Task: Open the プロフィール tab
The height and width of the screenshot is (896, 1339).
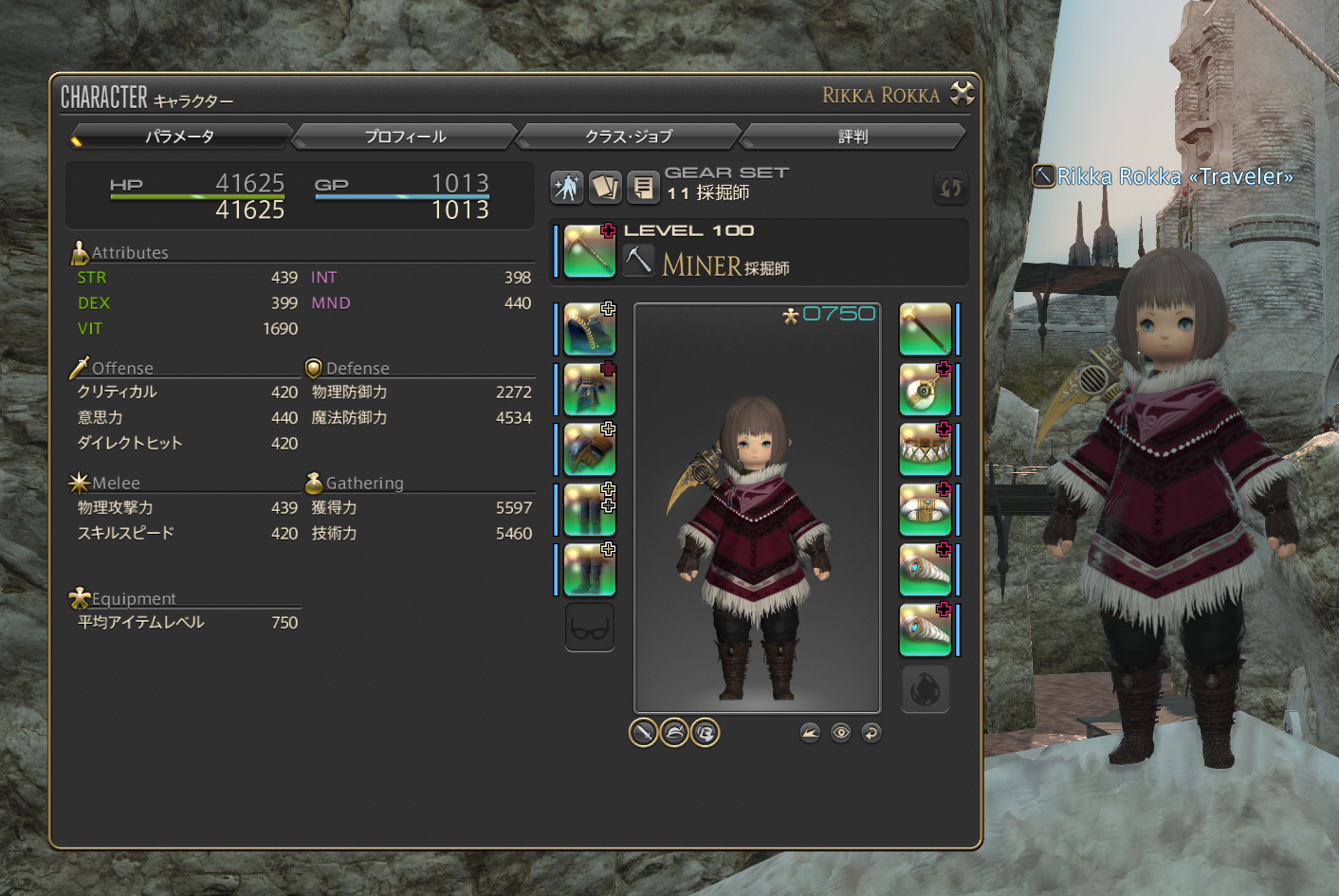Action: pyautogui.click(x=405, y=137)
